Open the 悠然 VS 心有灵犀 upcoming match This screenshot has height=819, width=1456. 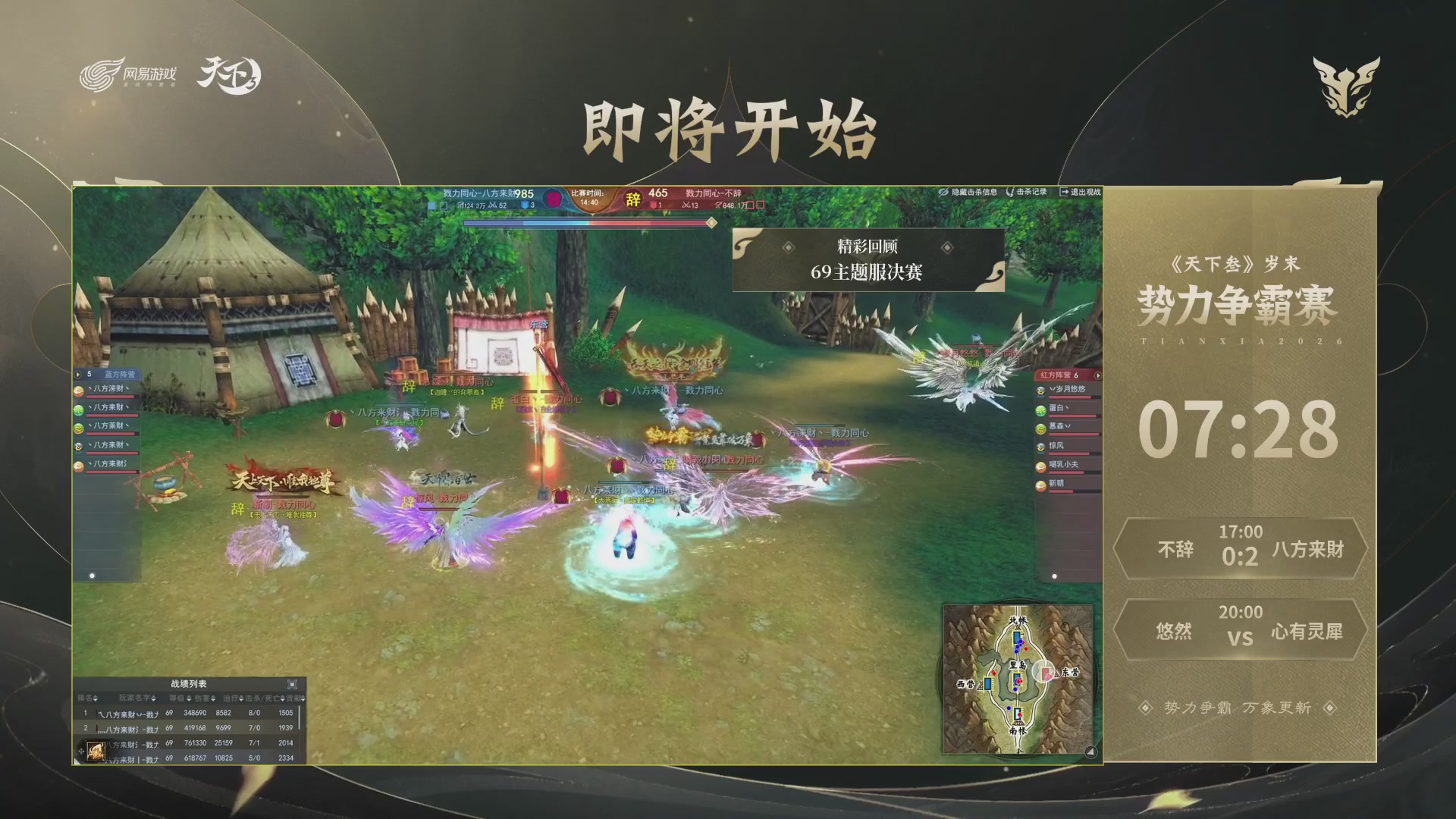click(x=1241, y=629)
